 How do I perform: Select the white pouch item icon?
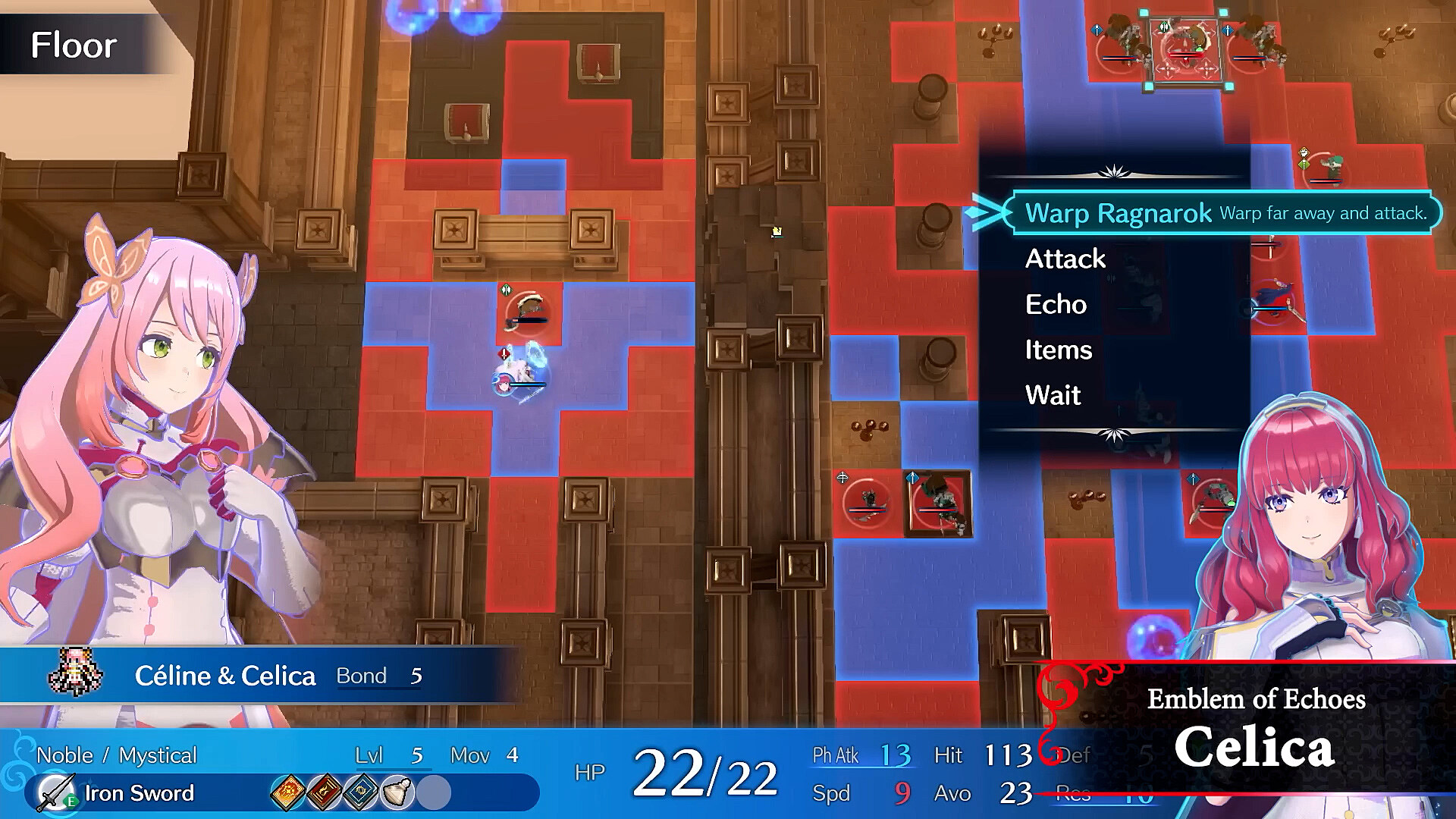[397, 793]
